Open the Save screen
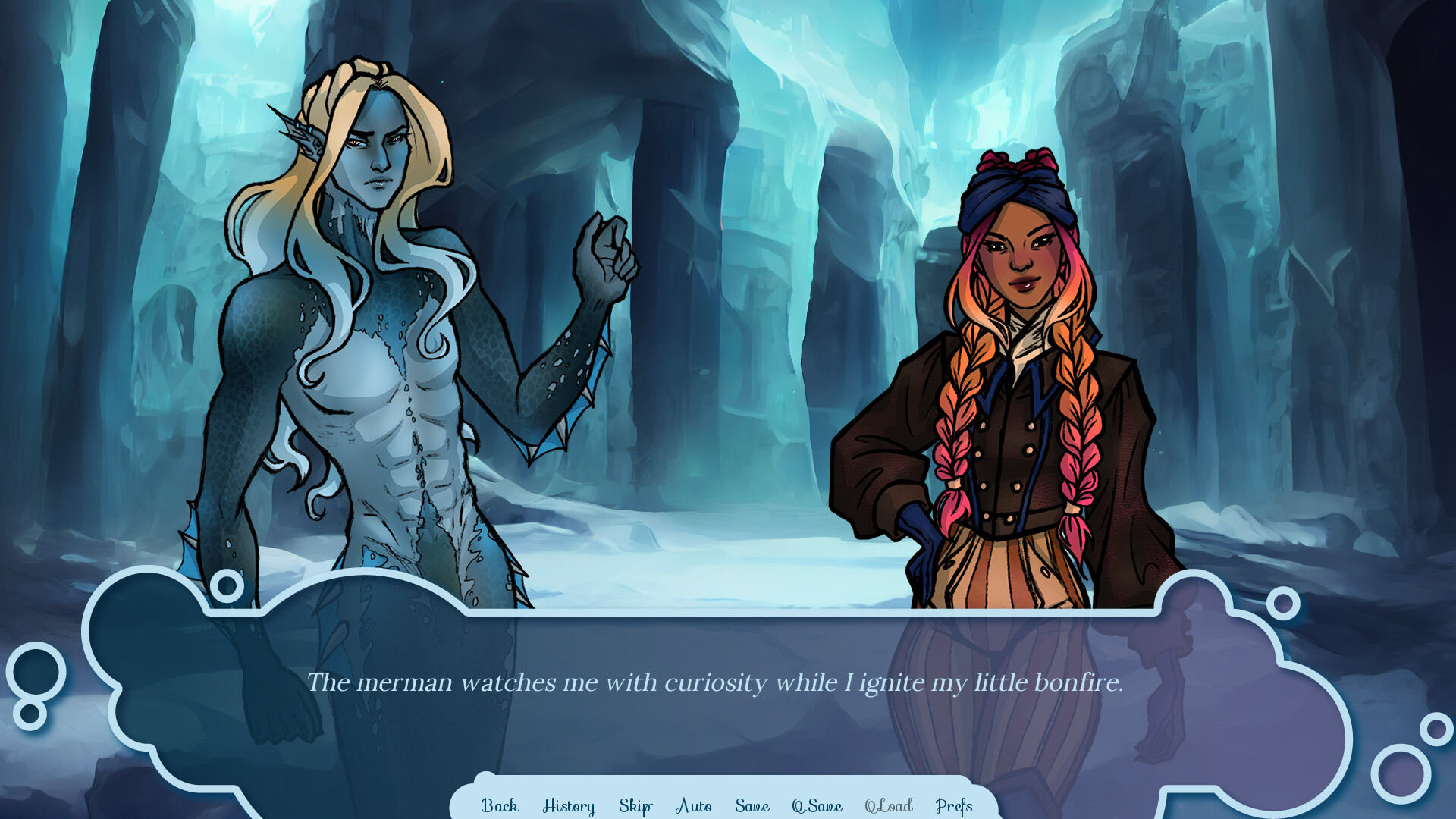 point(752,806)
